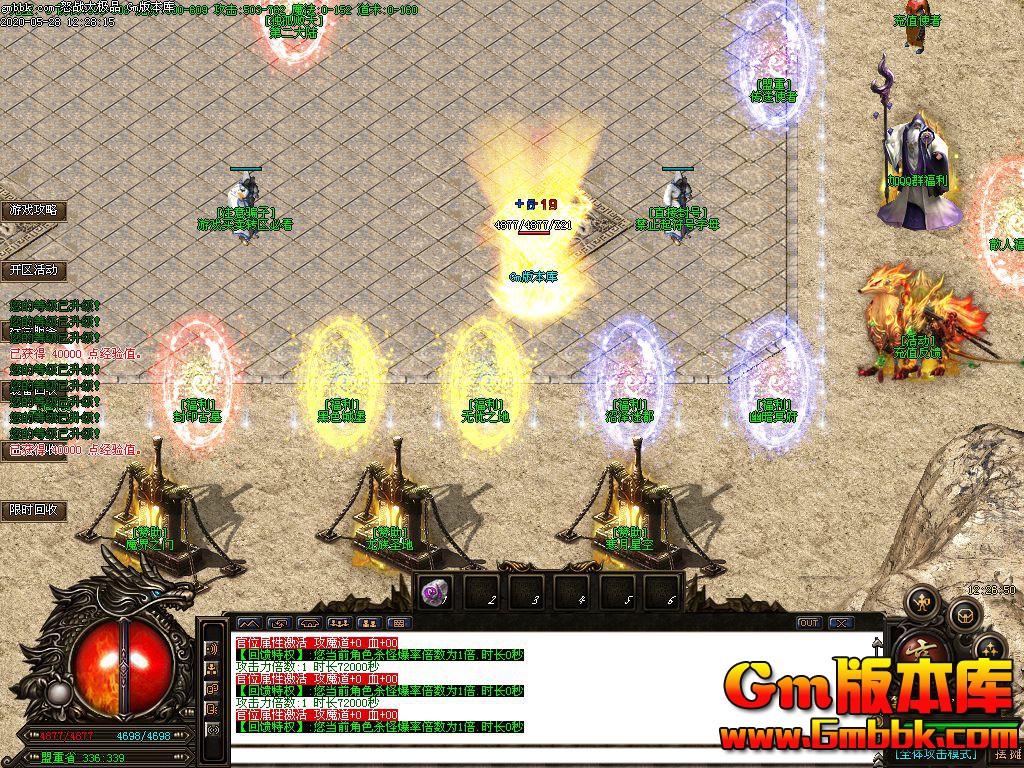Open the 开区活动 server event button
1024x768 pixels.
pyautogui.click(x=33, y=270)
